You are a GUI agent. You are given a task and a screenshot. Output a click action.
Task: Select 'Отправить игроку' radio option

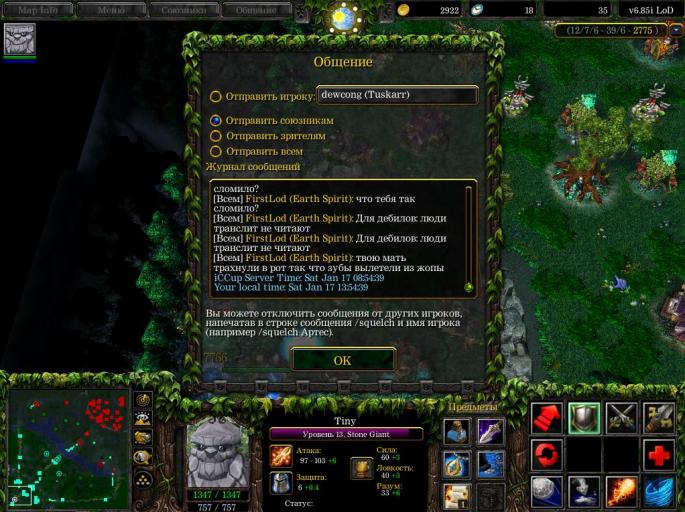216,97
